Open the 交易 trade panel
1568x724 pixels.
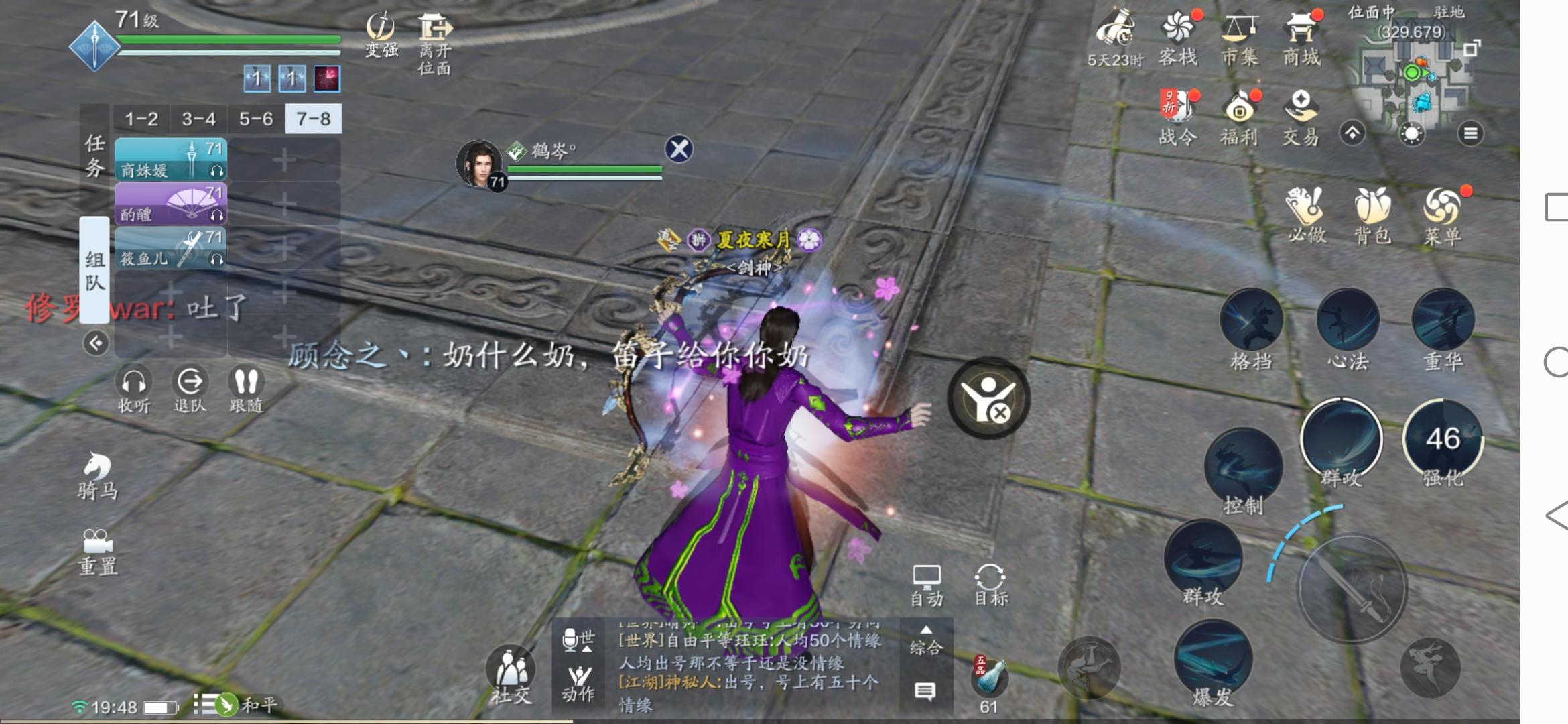tap(1303, 107)
